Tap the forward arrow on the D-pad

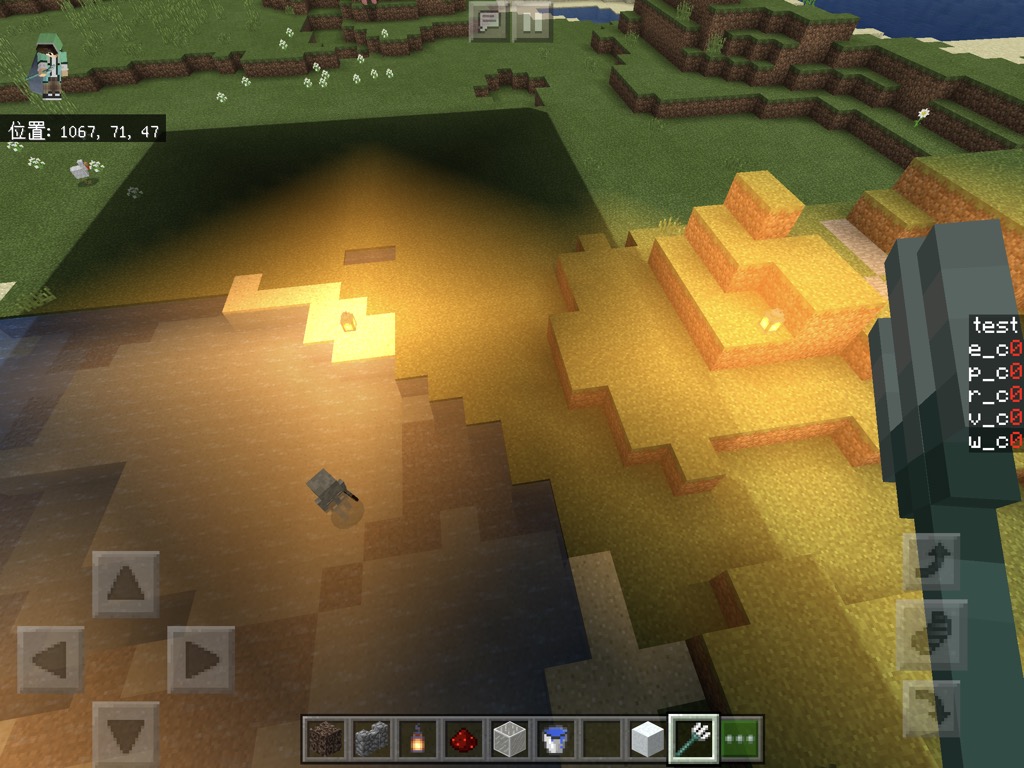126,584
